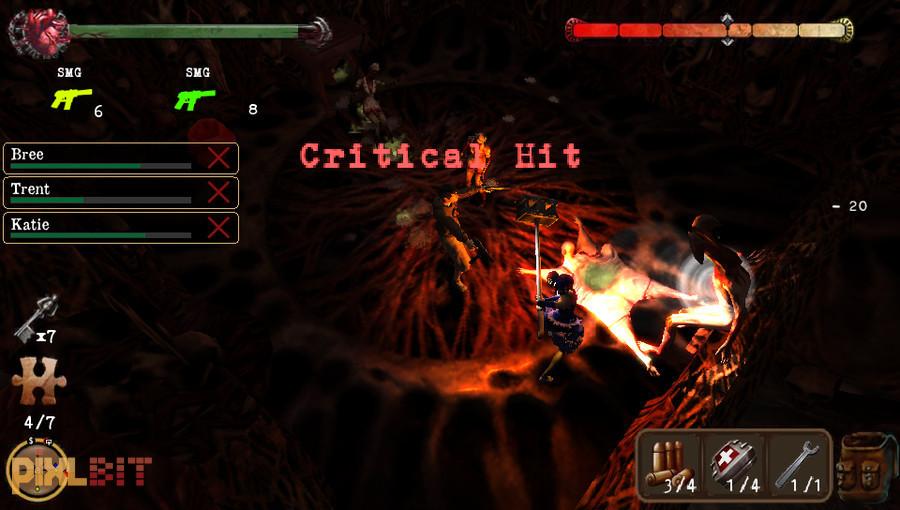Image resolution: width=900 pixels, height=510 pixels.
Task: Select Trent's party member row
Action: click(100, 192)
